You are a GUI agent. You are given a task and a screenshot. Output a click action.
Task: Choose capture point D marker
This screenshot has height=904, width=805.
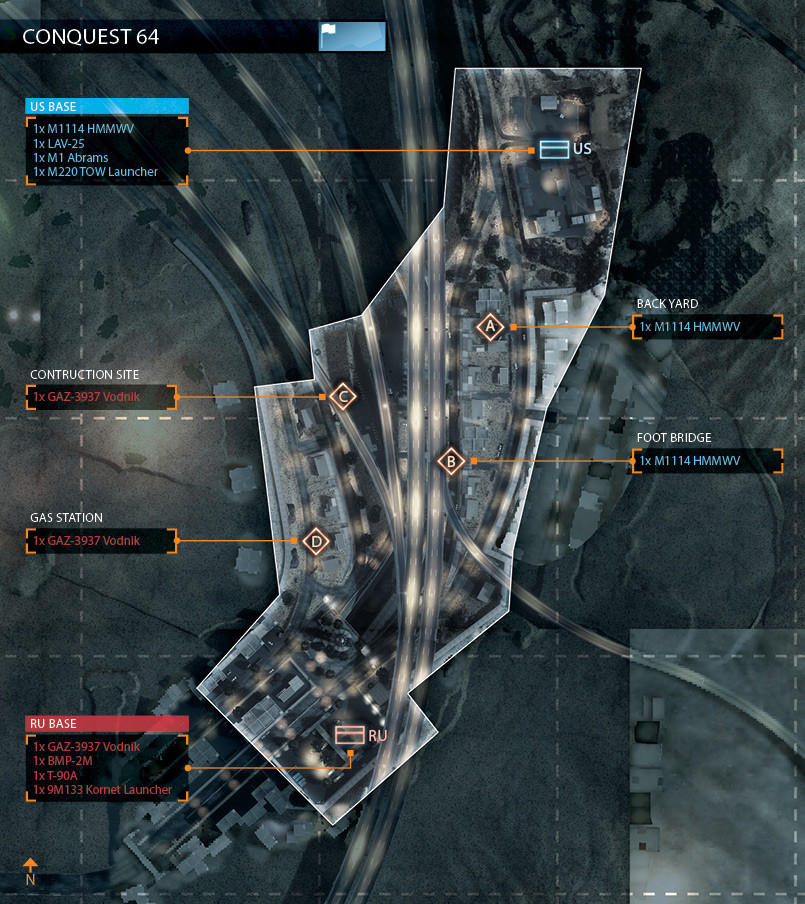click(316, 541)
